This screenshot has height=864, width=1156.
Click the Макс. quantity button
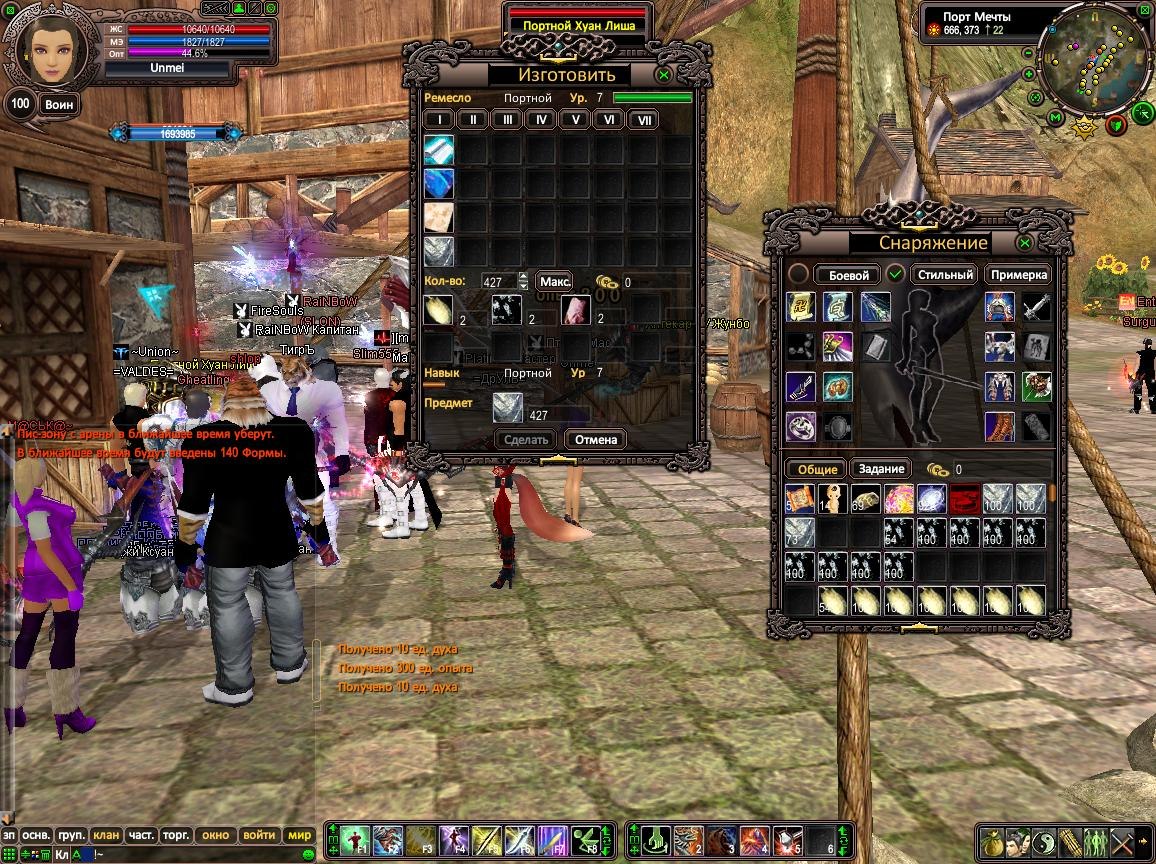[555, 282]
